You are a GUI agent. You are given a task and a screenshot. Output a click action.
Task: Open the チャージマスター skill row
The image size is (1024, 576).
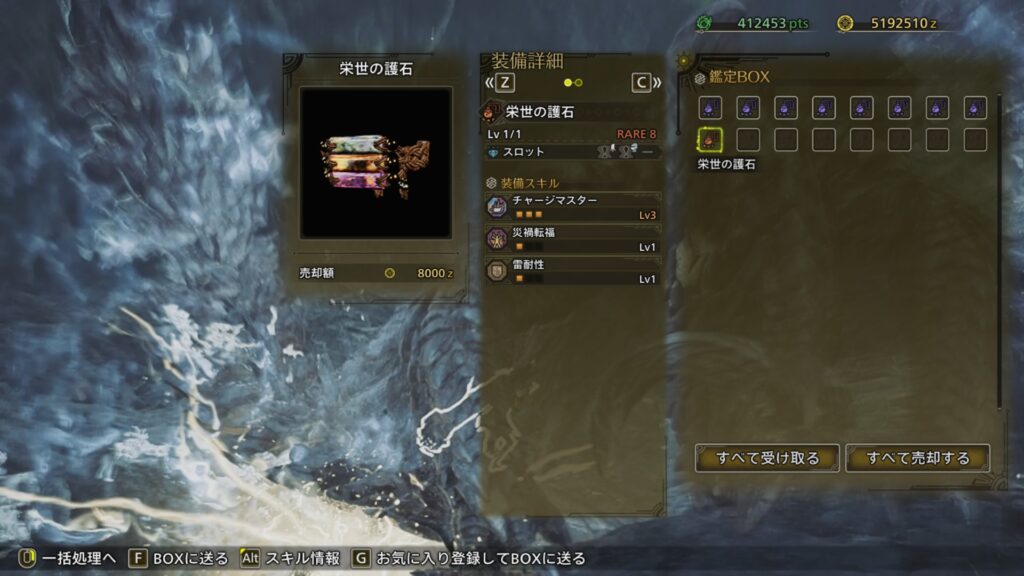coord(573,207)
